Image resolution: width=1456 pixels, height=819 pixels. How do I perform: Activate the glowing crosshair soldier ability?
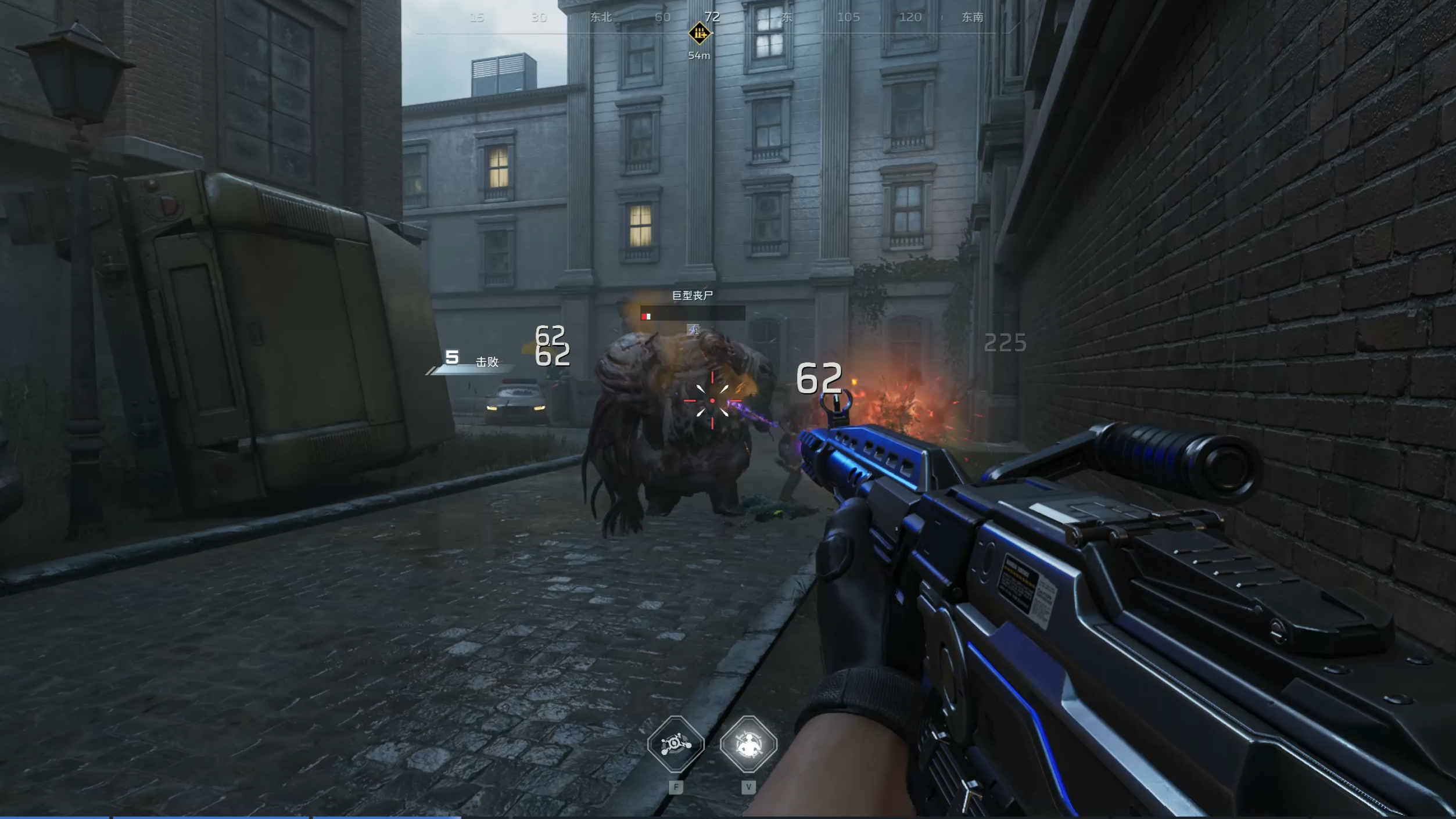[748, 744]
